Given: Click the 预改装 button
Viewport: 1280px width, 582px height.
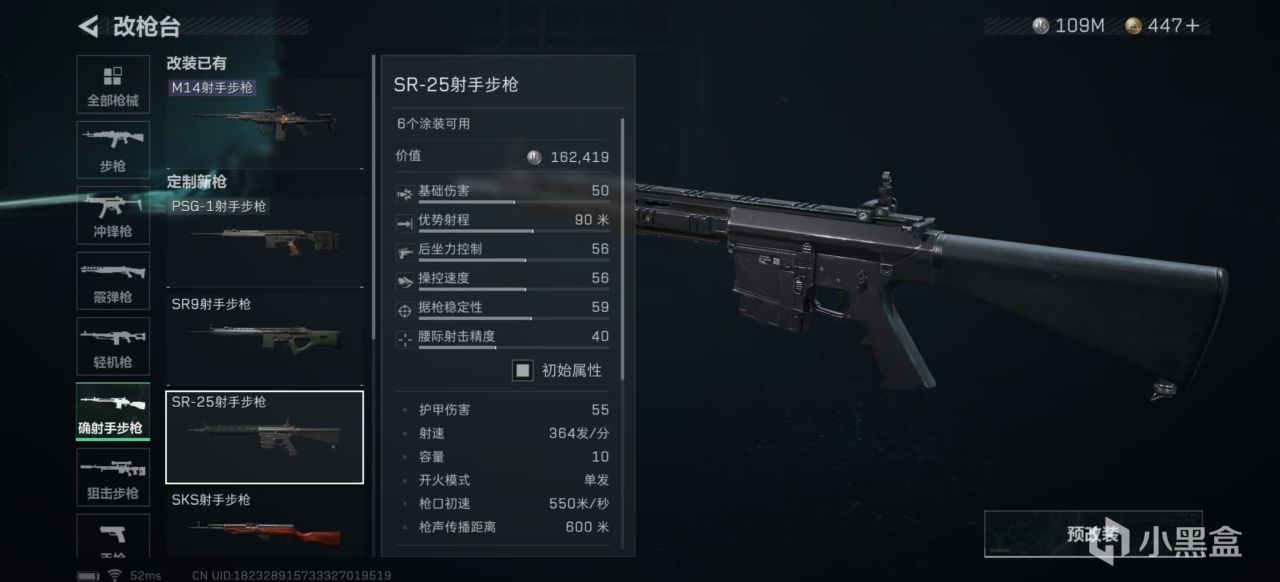Looking at the screenshot, I should pyautogui.click(x=1092, y=534).
